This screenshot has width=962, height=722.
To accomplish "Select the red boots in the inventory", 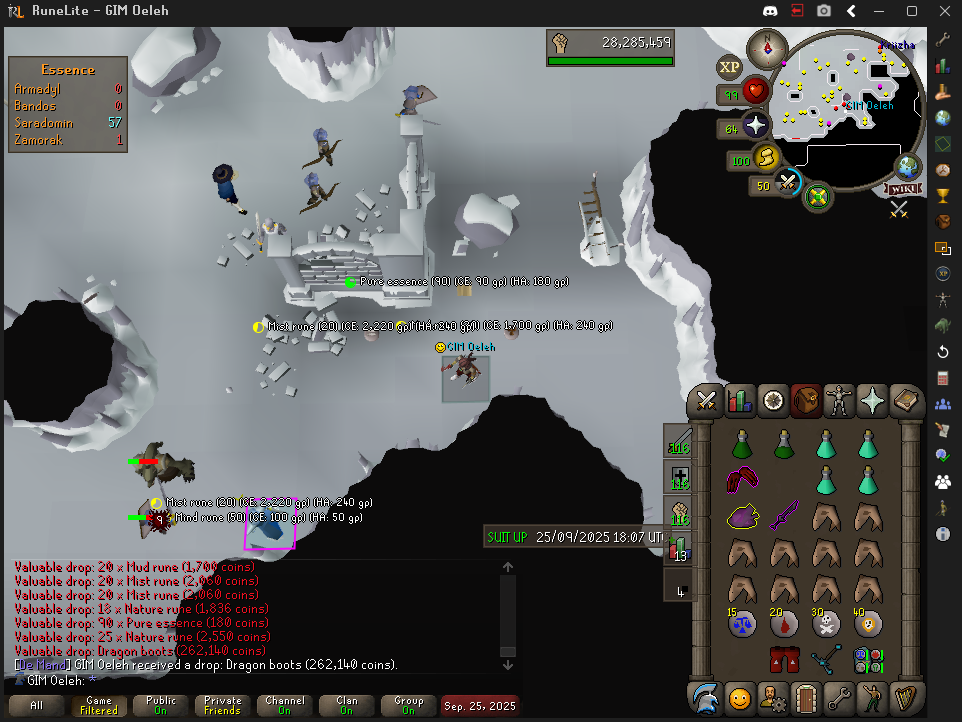I will tap(784, 659).
